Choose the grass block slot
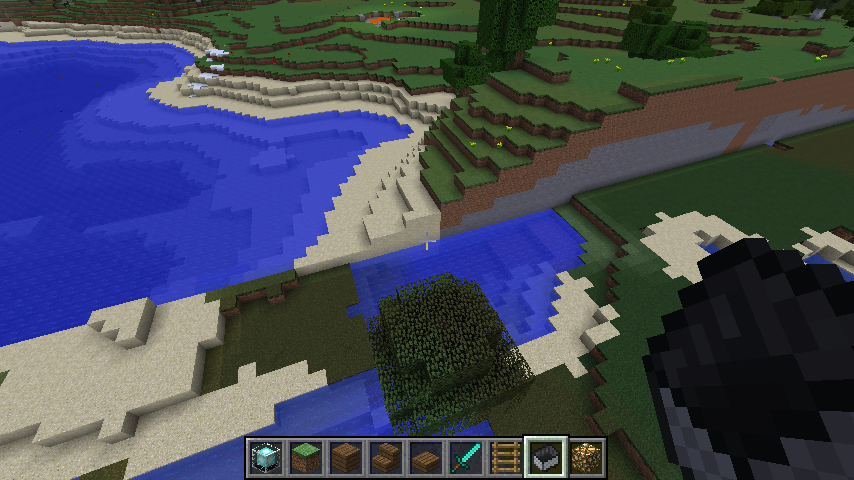This screenshot has width=854, height=480. point(305,458)
